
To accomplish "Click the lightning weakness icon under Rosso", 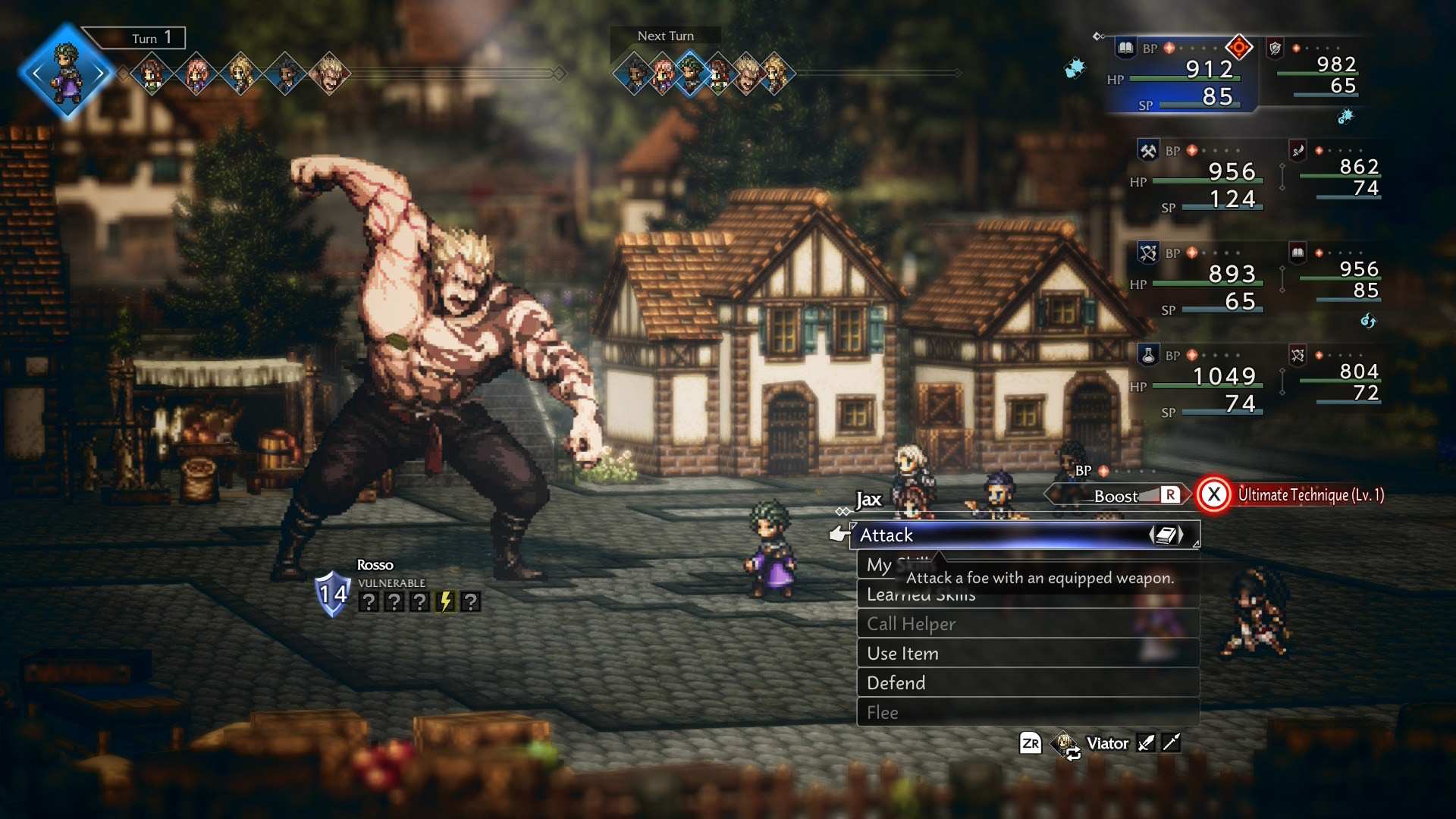I will [x=446, y=602].
